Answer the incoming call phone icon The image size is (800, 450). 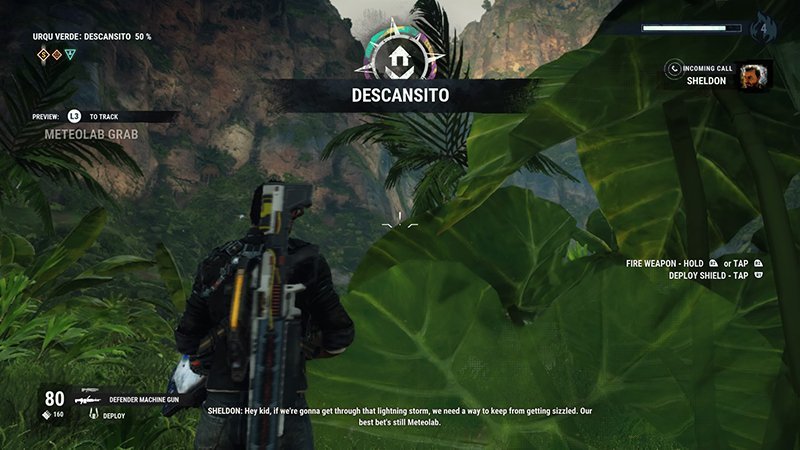tap(676, 68)
